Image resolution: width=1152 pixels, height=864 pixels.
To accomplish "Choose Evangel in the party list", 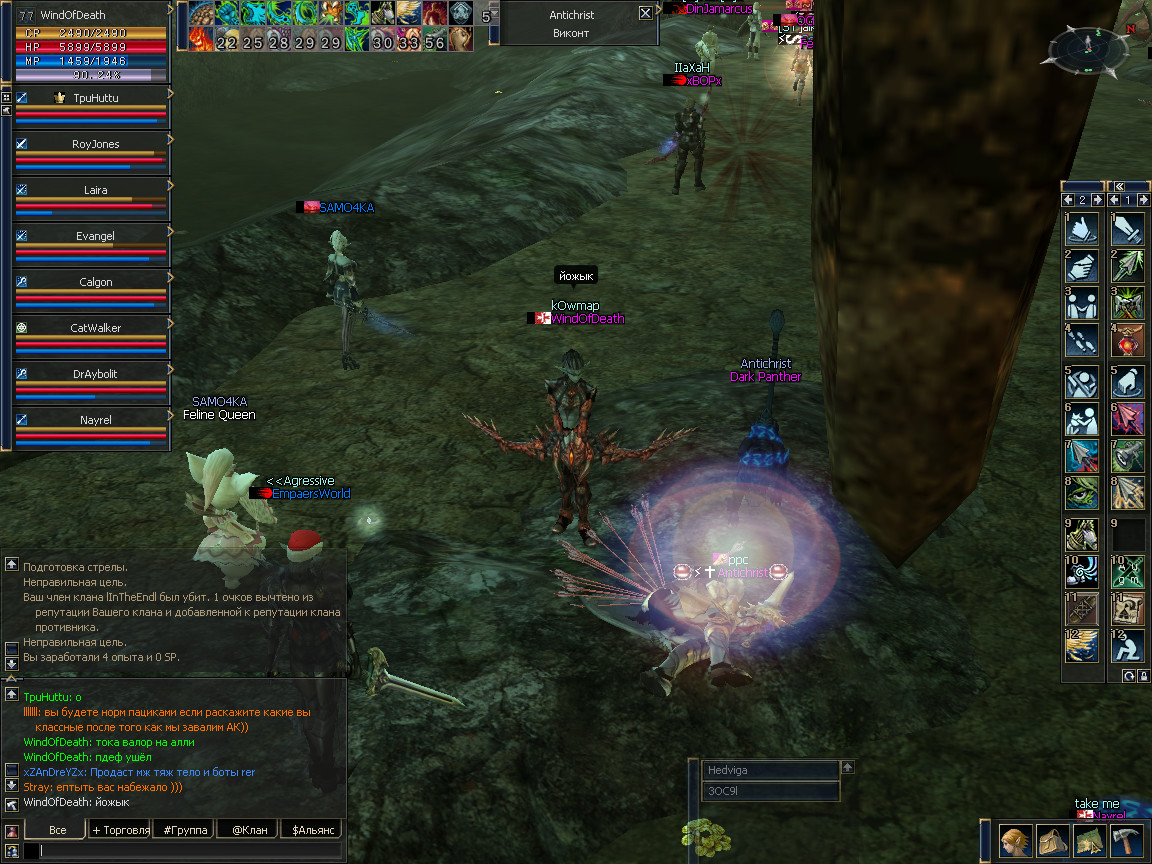I will pyautogui.click(x=96, y=236).
